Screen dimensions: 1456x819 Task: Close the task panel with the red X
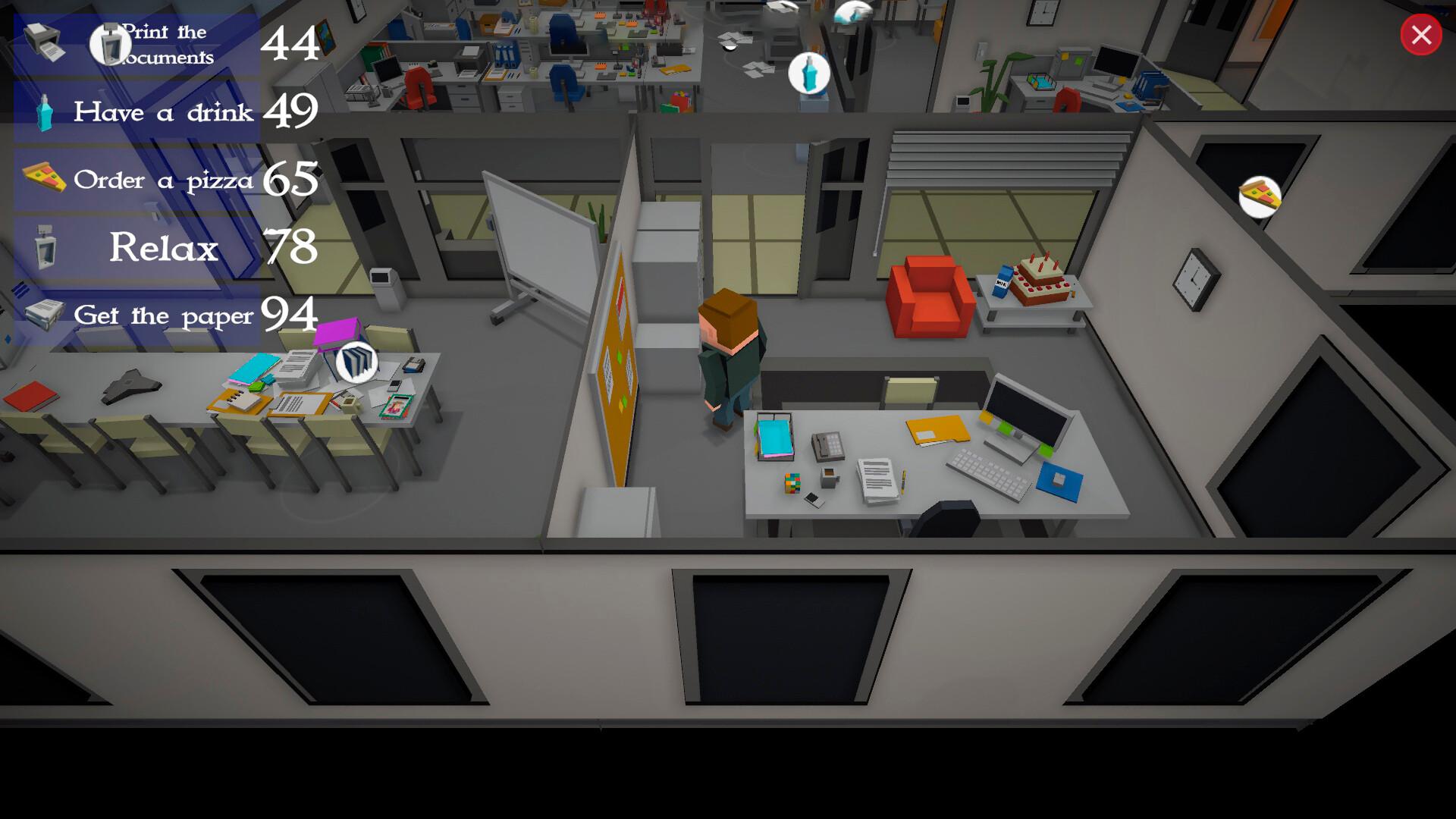[x=1421, y=34]
